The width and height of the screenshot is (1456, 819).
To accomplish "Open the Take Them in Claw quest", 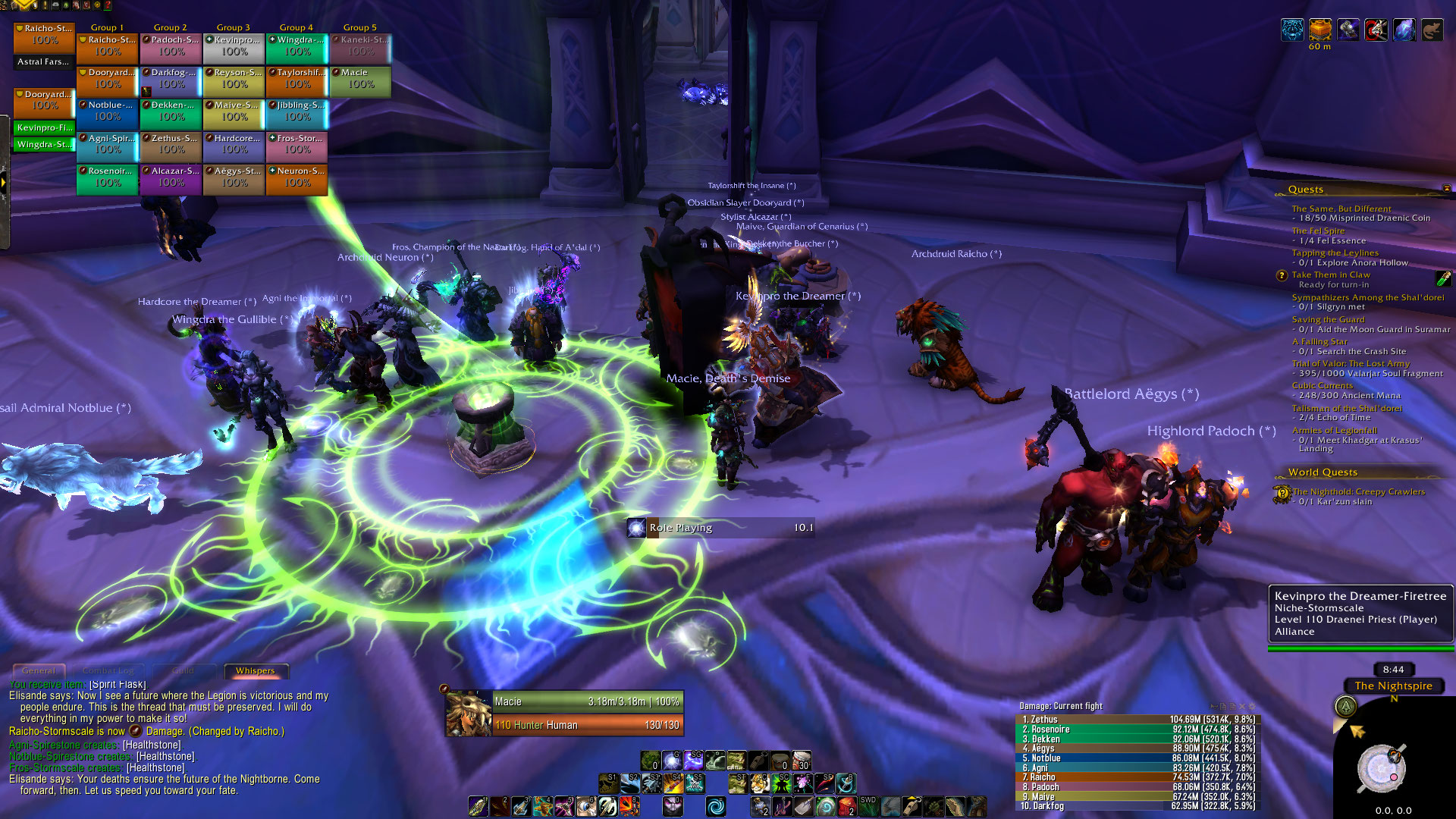I will [x=1330, y=275].
